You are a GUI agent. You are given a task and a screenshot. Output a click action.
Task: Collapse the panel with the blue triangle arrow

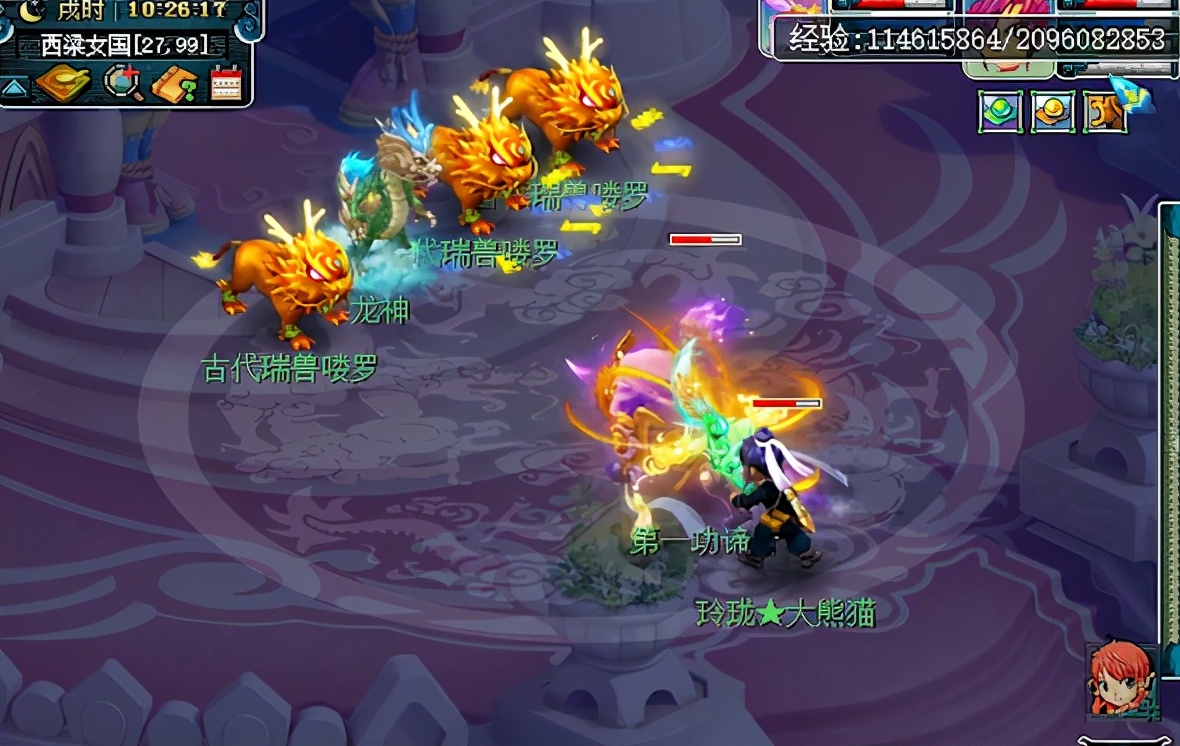13,87
